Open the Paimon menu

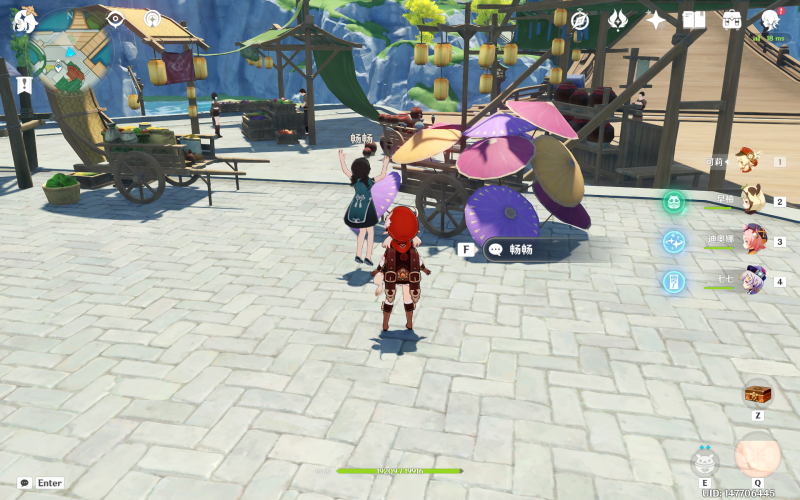pyautogui.click(x=24, y=19)
